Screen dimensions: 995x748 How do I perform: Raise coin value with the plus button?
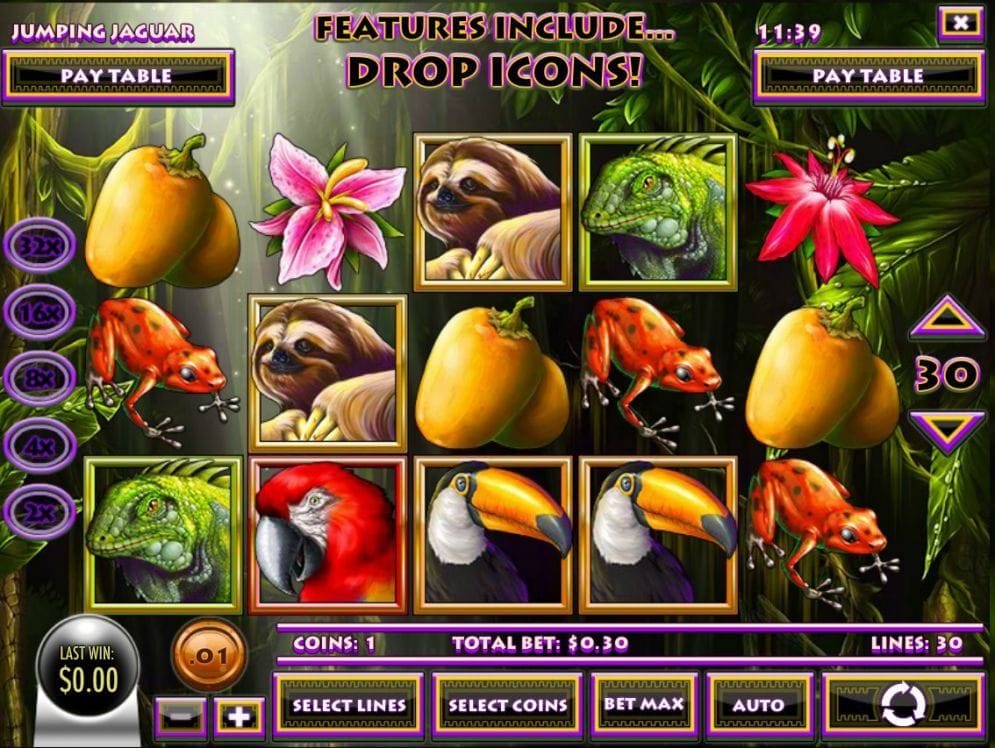[x=238, y=716]
